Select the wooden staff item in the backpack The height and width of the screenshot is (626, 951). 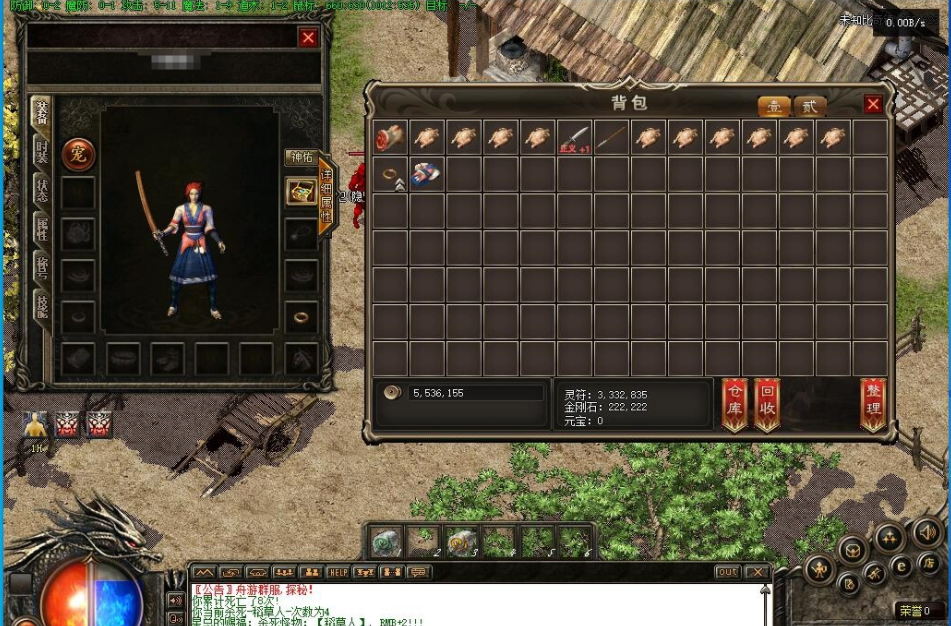pyautogui.click(x=611, y=138)
